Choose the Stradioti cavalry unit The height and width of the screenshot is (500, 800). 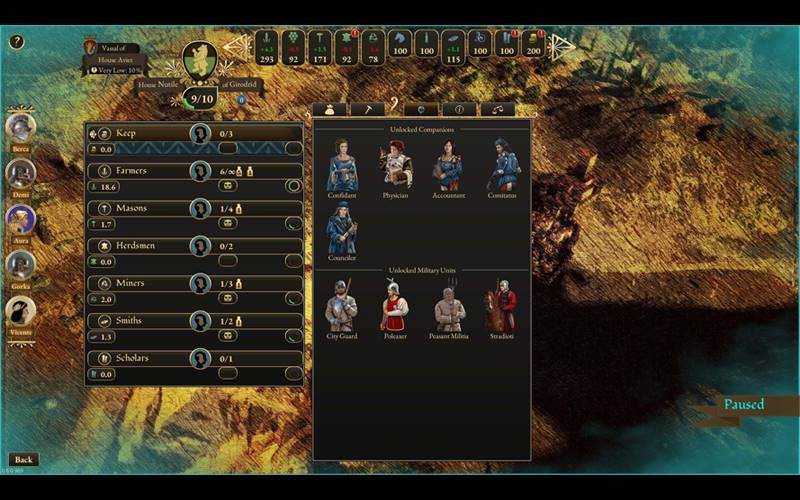(x=502, y=307)
